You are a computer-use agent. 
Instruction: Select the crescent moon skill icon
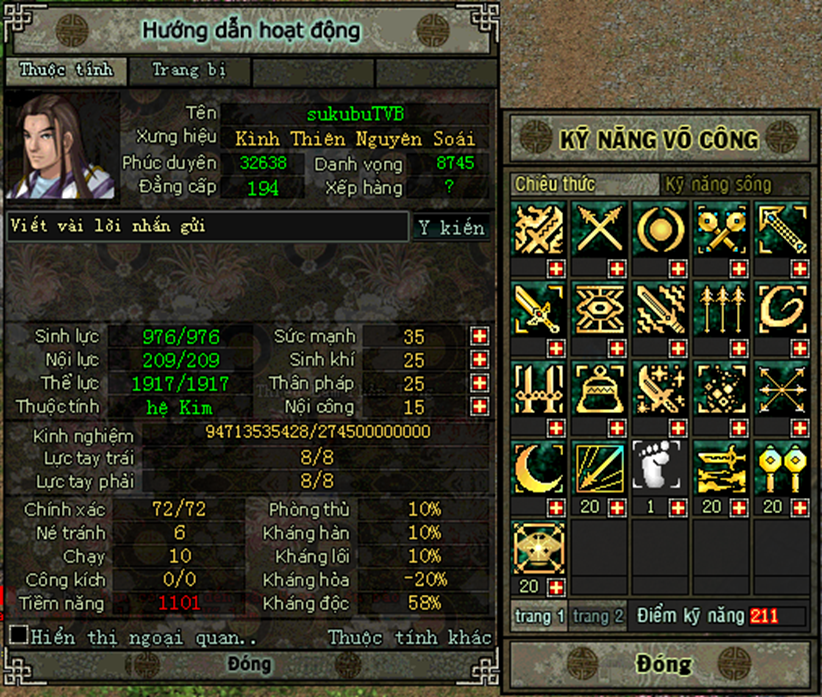coord(539,466)
